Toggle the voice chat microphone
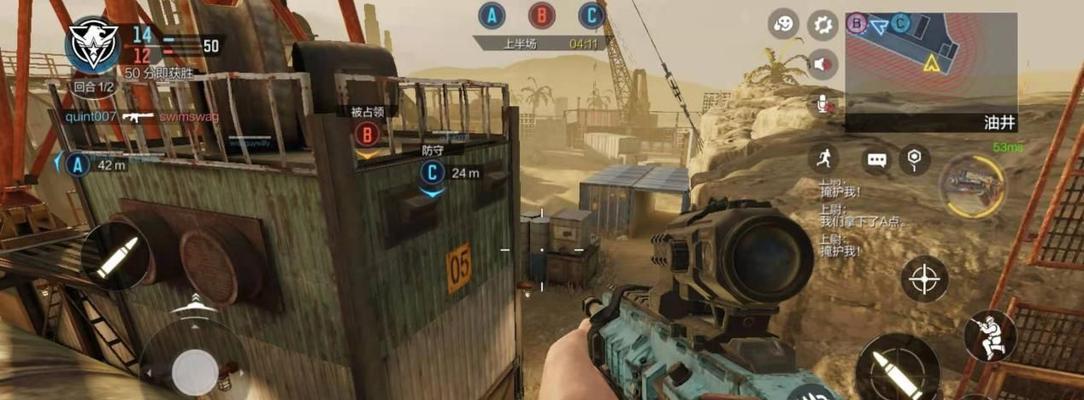 click(x=823, y=104)
